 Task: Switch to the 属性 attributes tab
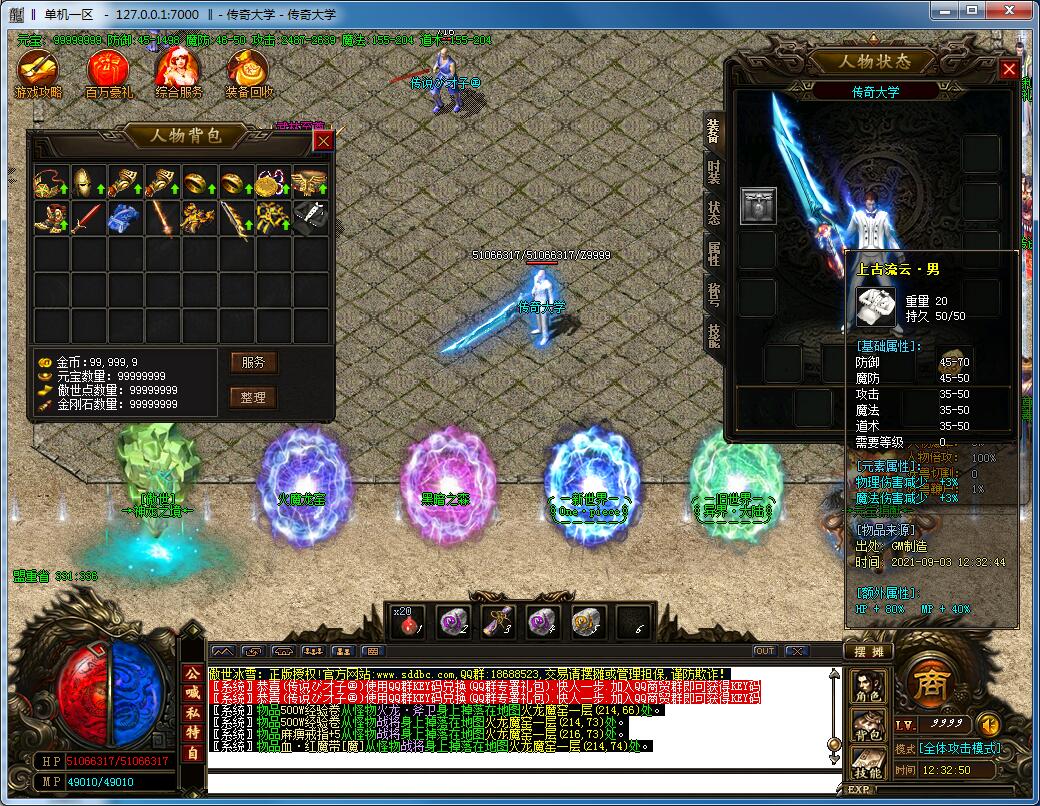pos(713,254)
